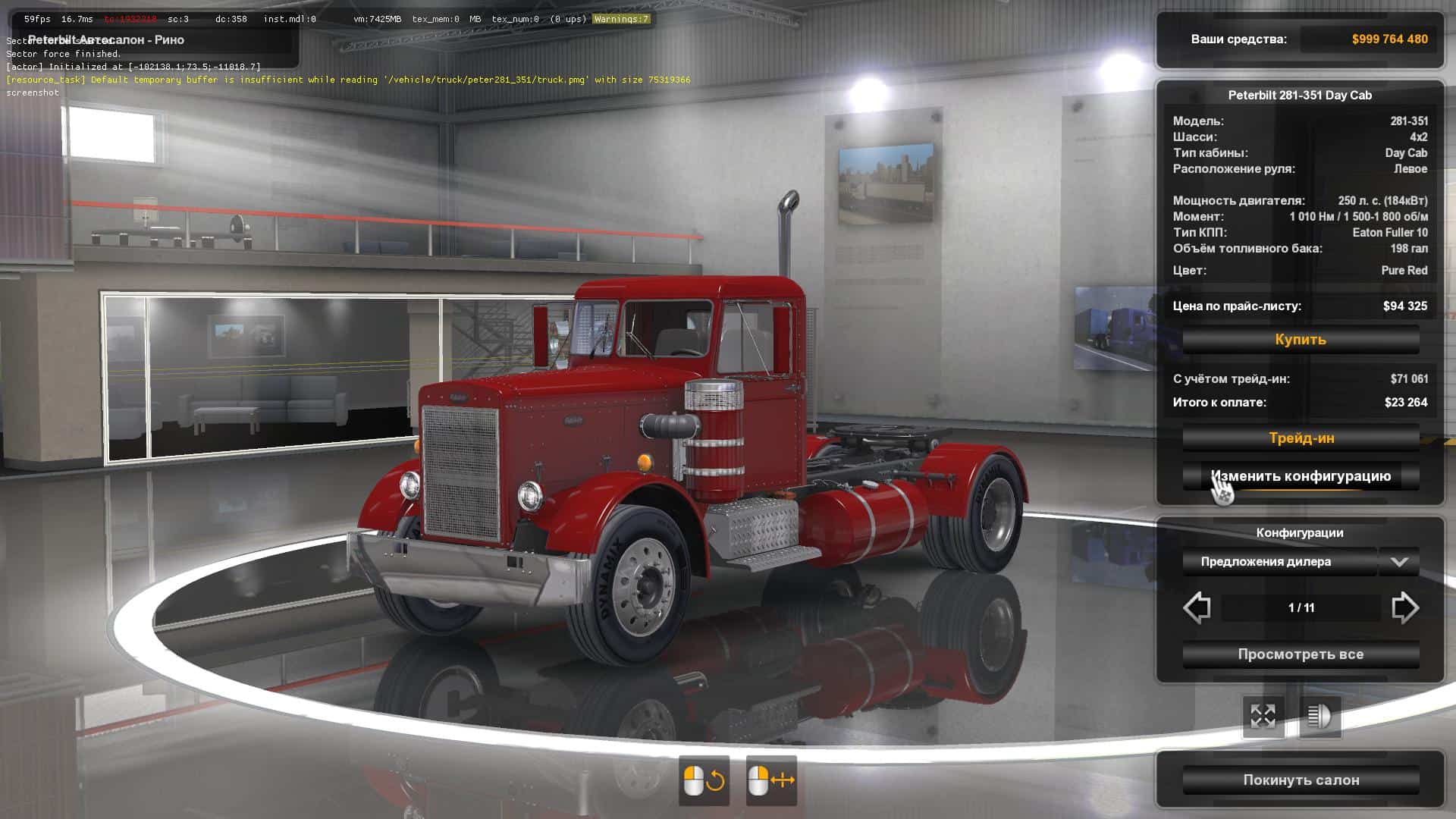Screen dimensions: 1456x819
Task: Click Просмотреть все to view all offers
Action: (1301, 654)
